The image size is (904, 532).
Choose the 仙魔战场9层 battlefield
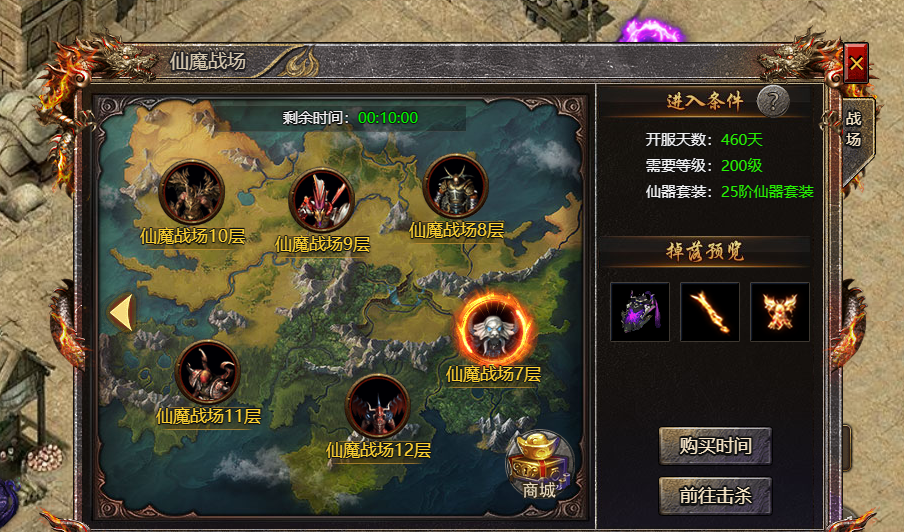pyautogui.click(x=321, y=198)
